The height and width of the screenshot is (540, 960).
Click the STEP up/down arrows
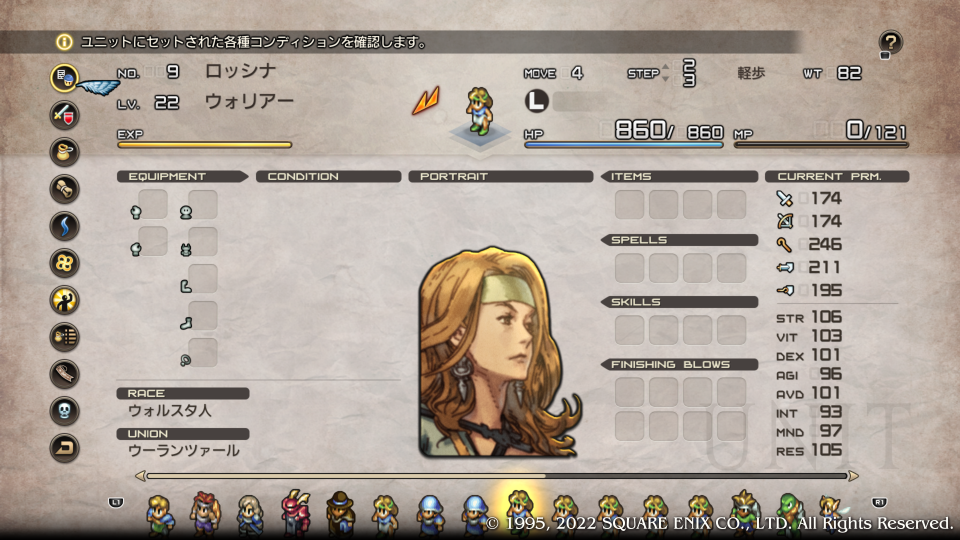(x=666, y=73)
